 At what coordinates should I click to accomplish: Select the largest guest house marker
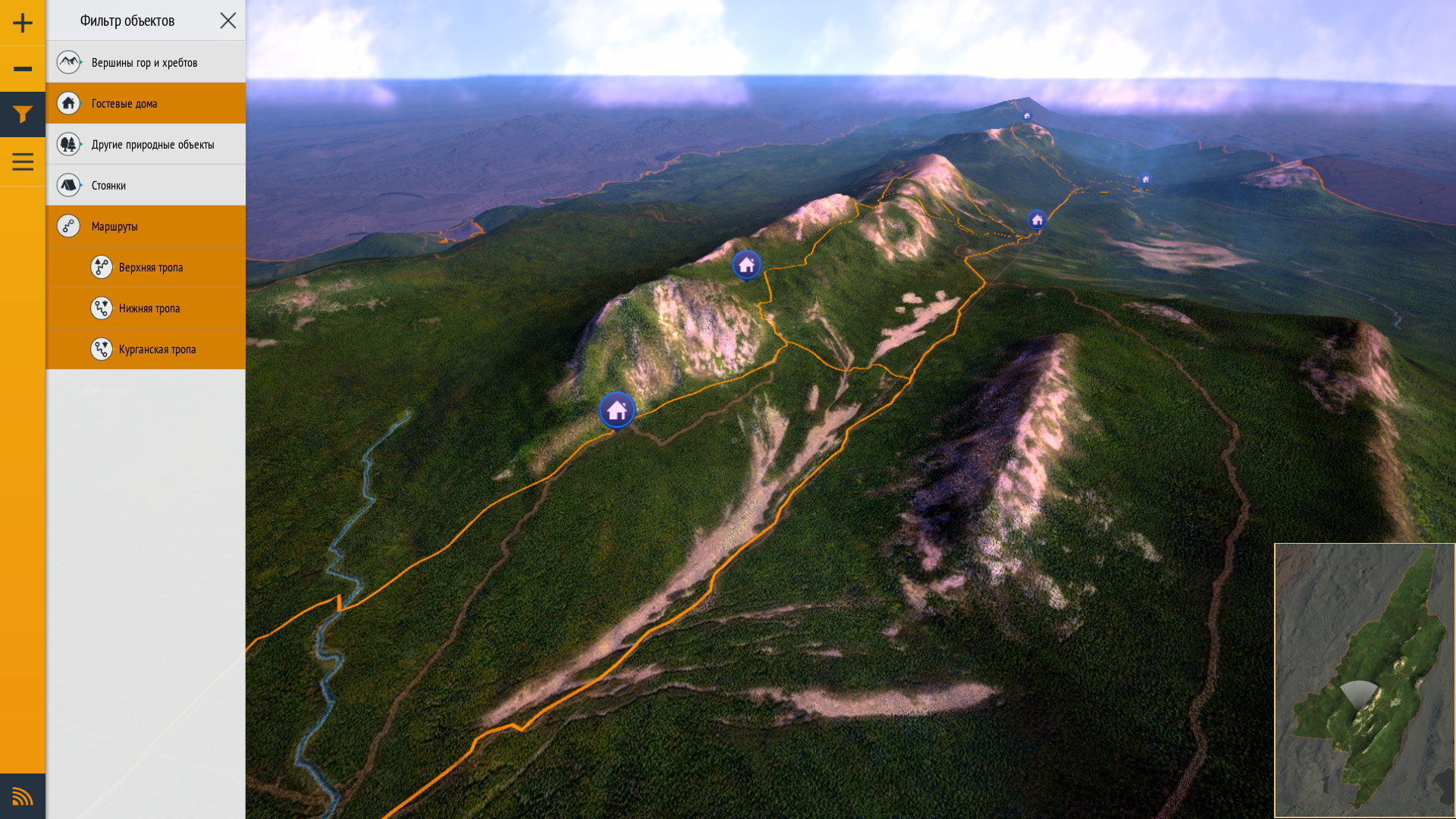pyautogui.click(x=617, y=410)
